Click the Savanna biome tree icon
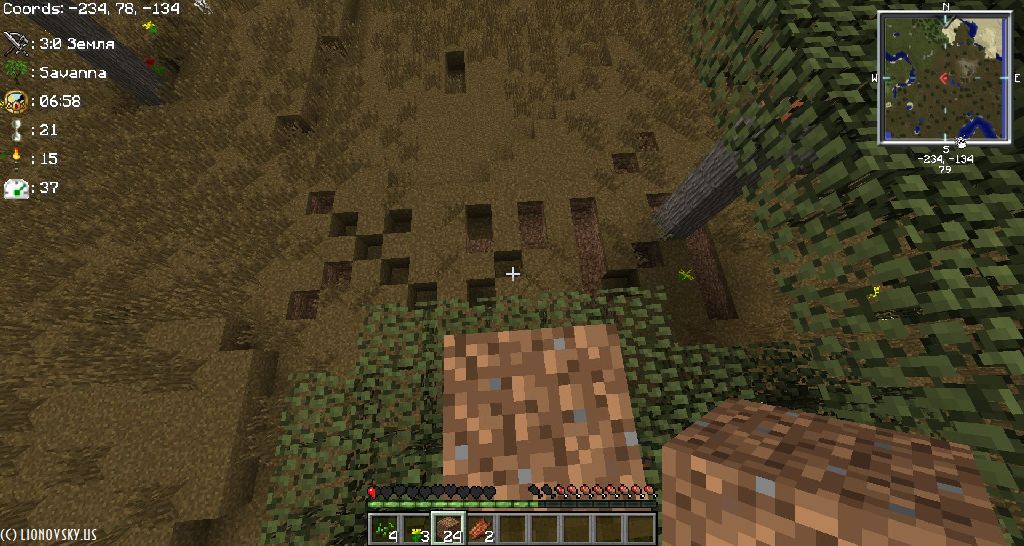The image size is (1024, 546). (x=16, y=72)
